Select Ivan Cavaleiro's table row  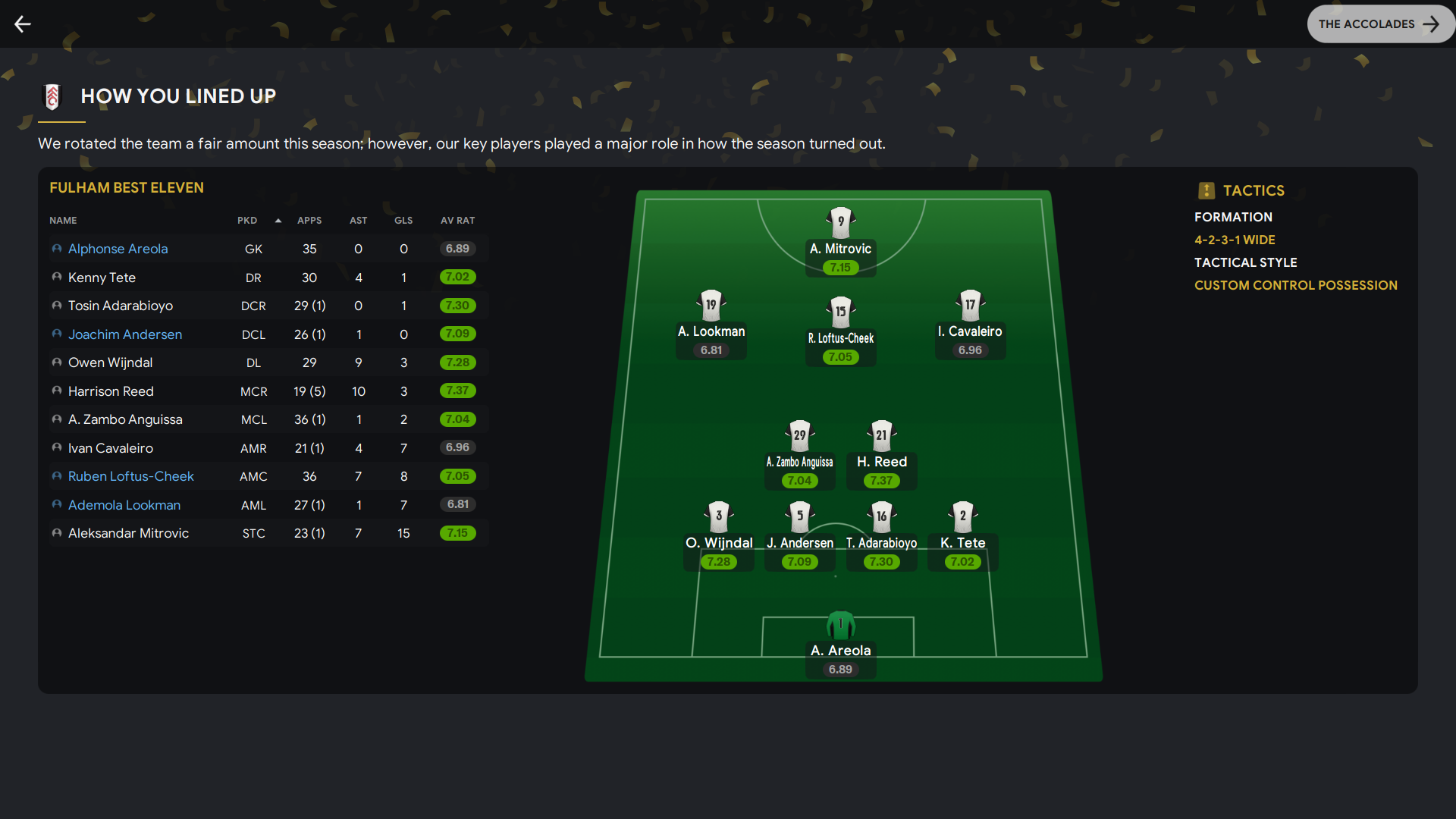coord(110,448)
